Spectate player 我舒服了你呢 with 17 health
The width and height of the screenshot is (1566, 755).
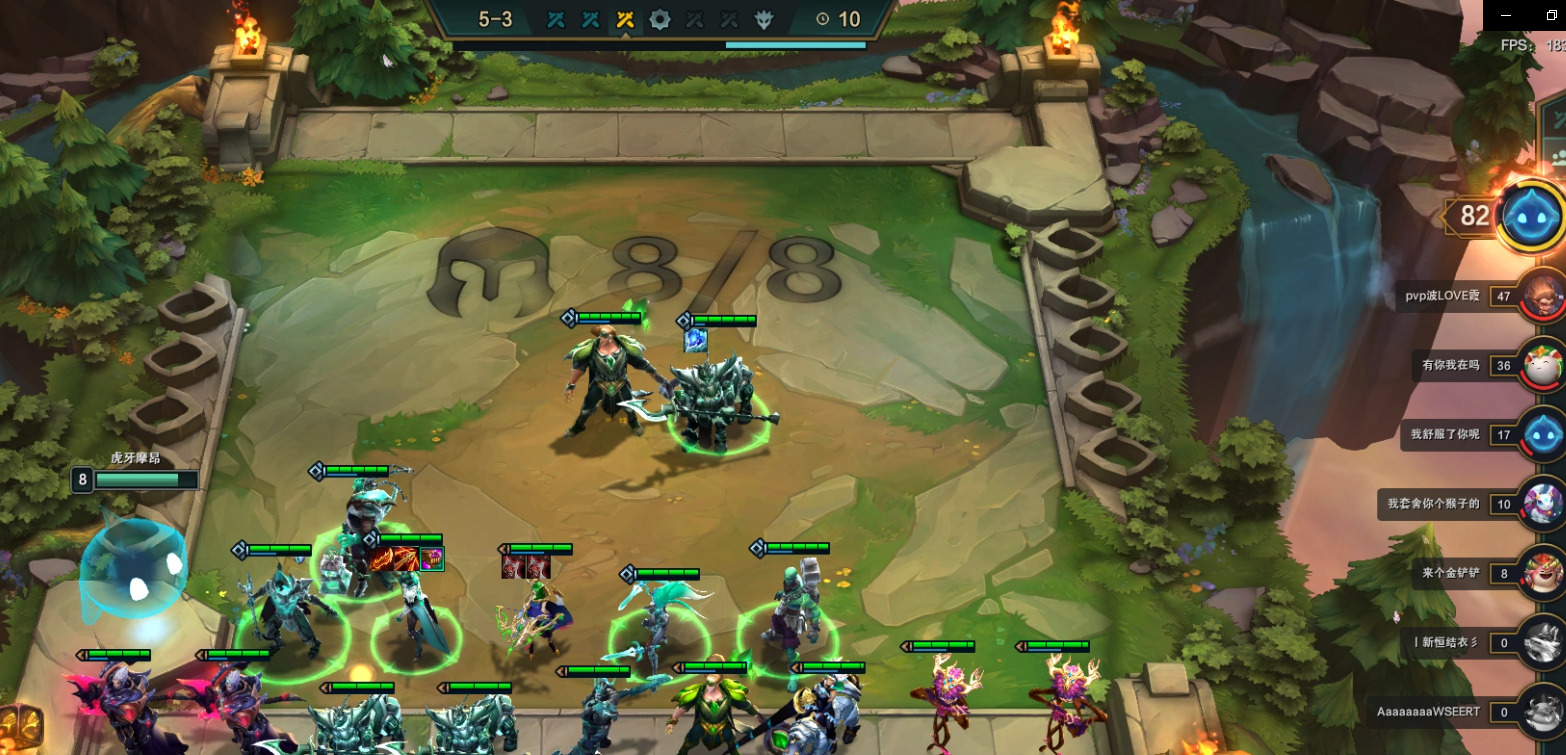(1542, 434)
